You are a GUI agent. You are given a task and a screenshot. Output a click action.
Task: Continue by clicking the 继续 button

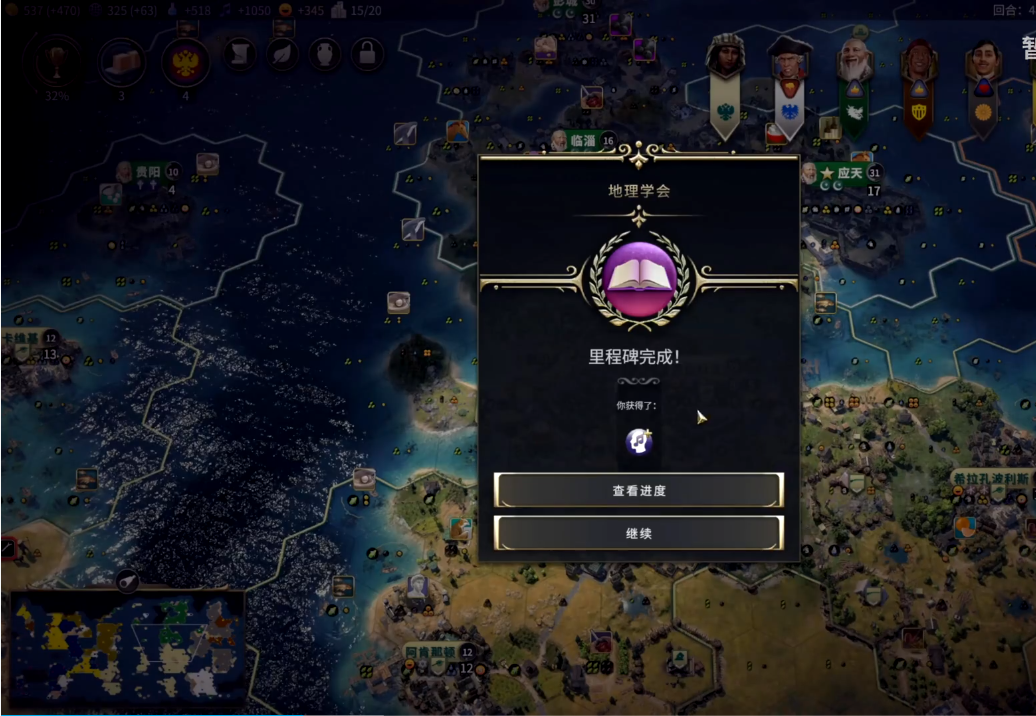click(x=638, y=533)
